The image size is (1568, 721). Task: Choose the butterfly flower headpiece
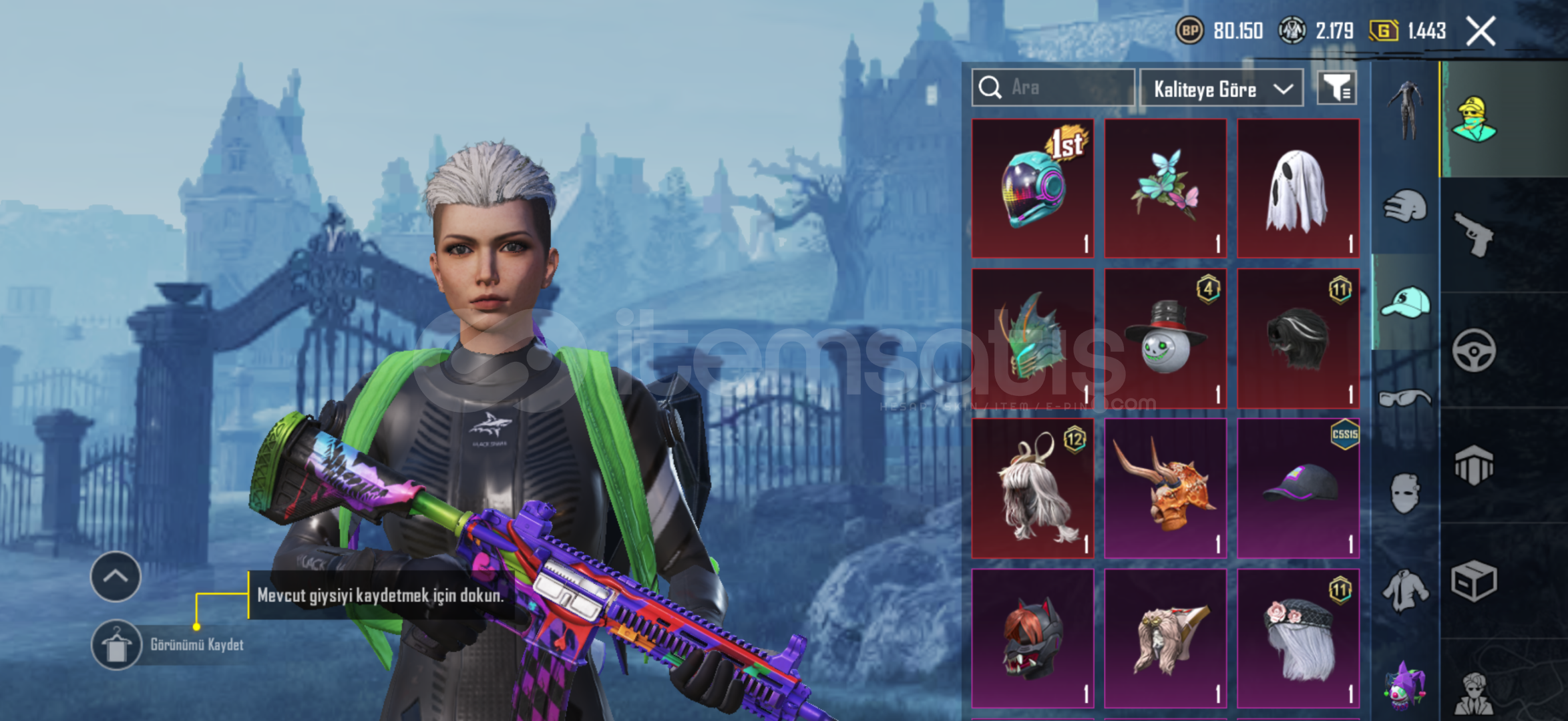[1165, 188]
